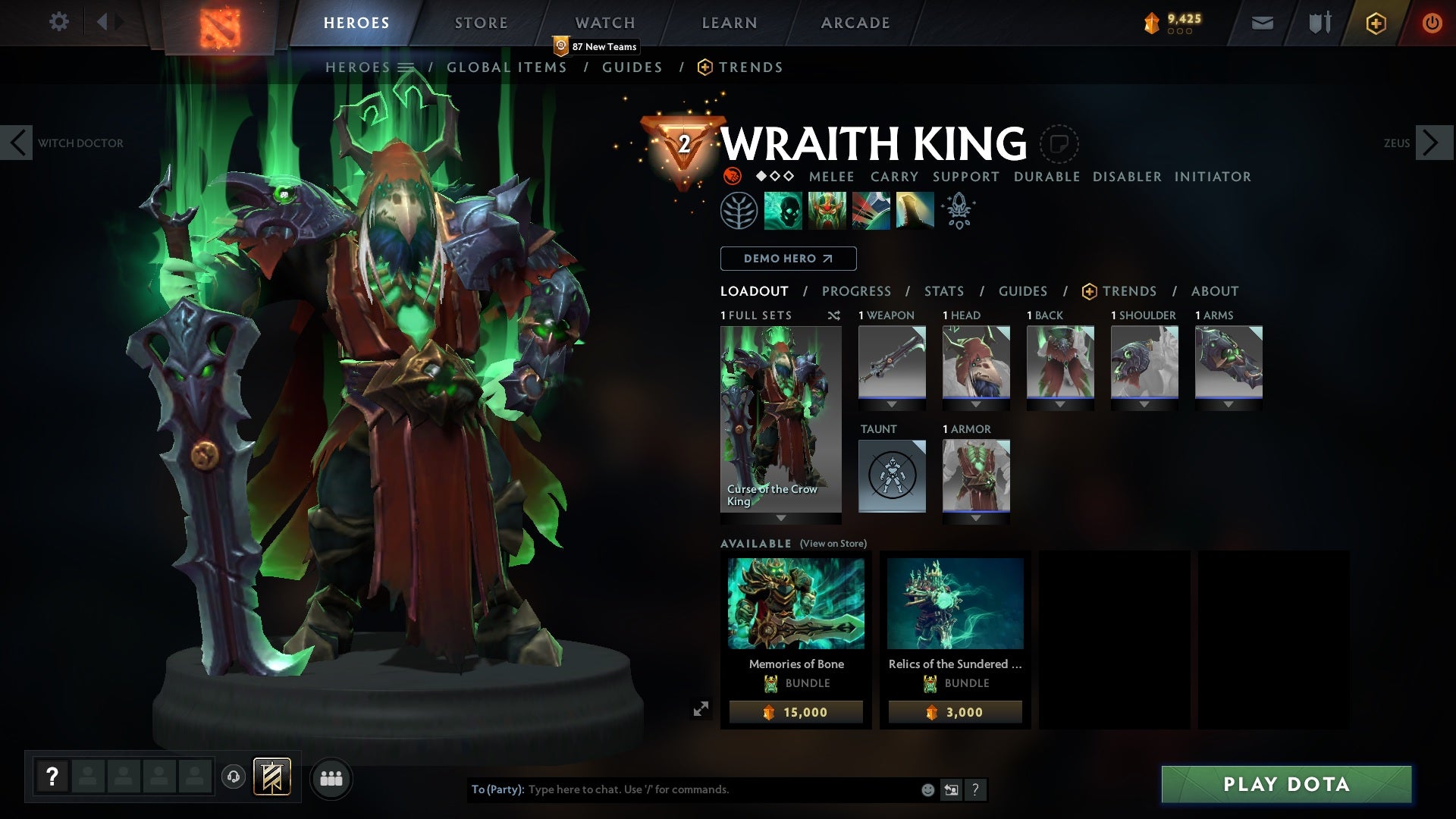Screen dimensions: 1456x819
Task: Open the settings gear icon
Action: click(59, 22)
